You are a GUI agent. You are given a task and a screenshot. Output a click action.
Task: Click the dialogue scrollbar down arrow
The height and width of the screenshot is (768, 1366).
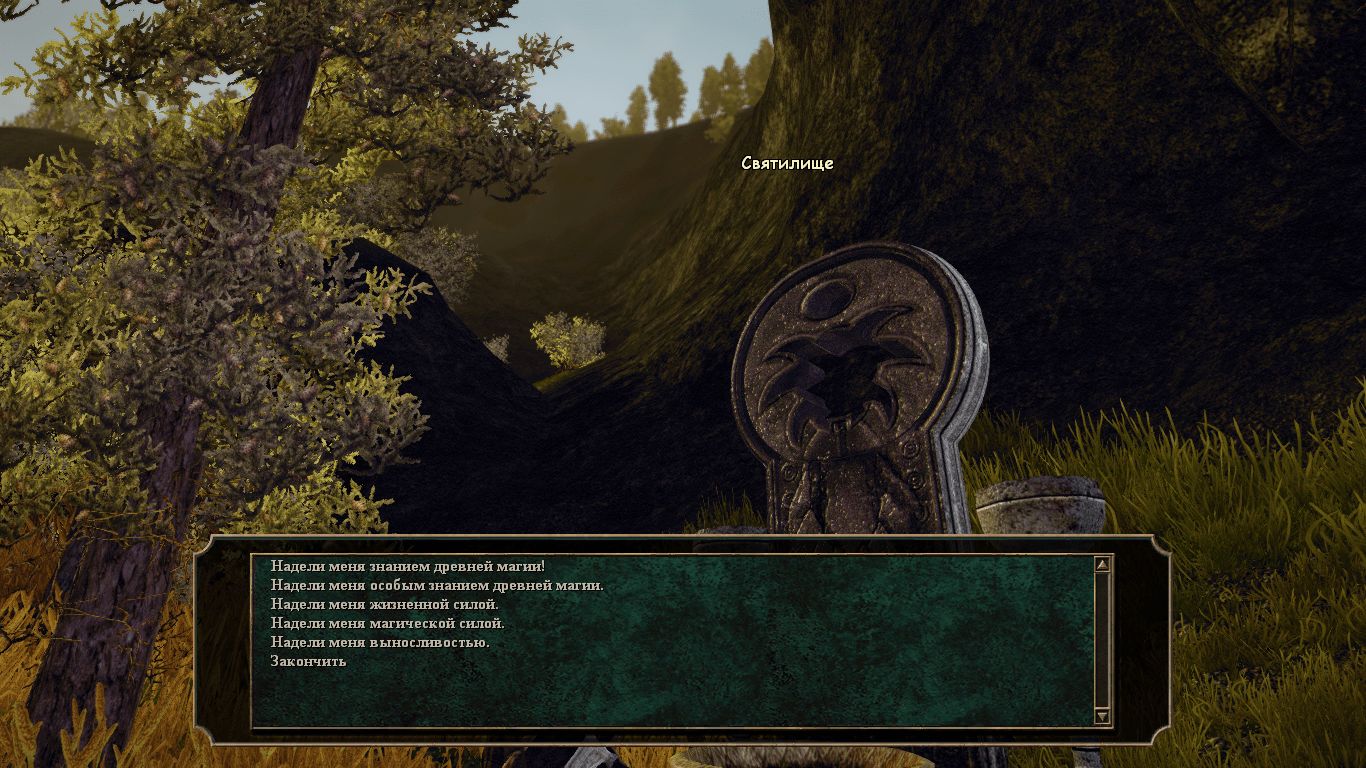[x=1102, y=716]
